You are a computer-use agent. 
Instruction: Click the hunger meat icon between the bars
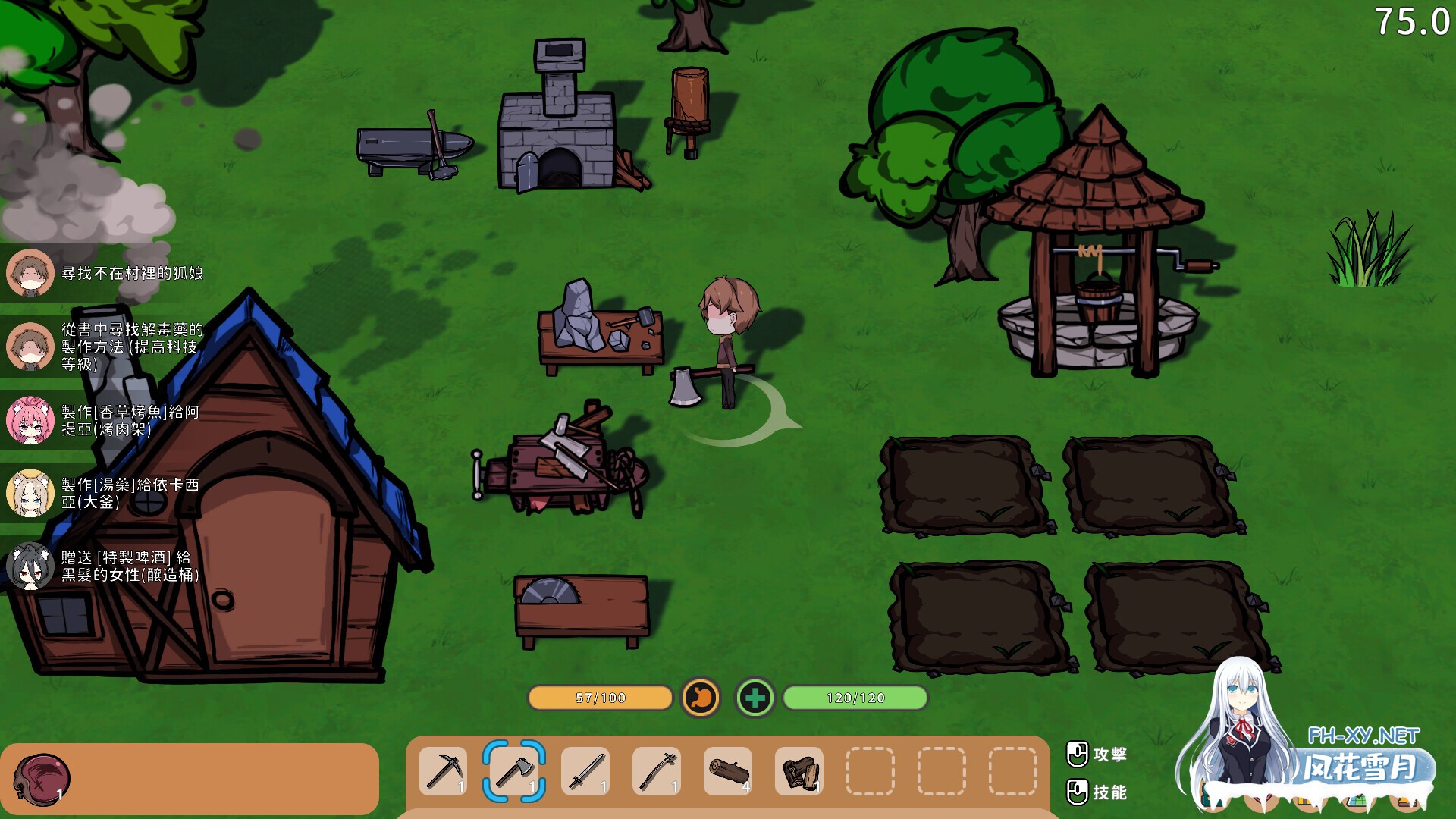[701, 698]
